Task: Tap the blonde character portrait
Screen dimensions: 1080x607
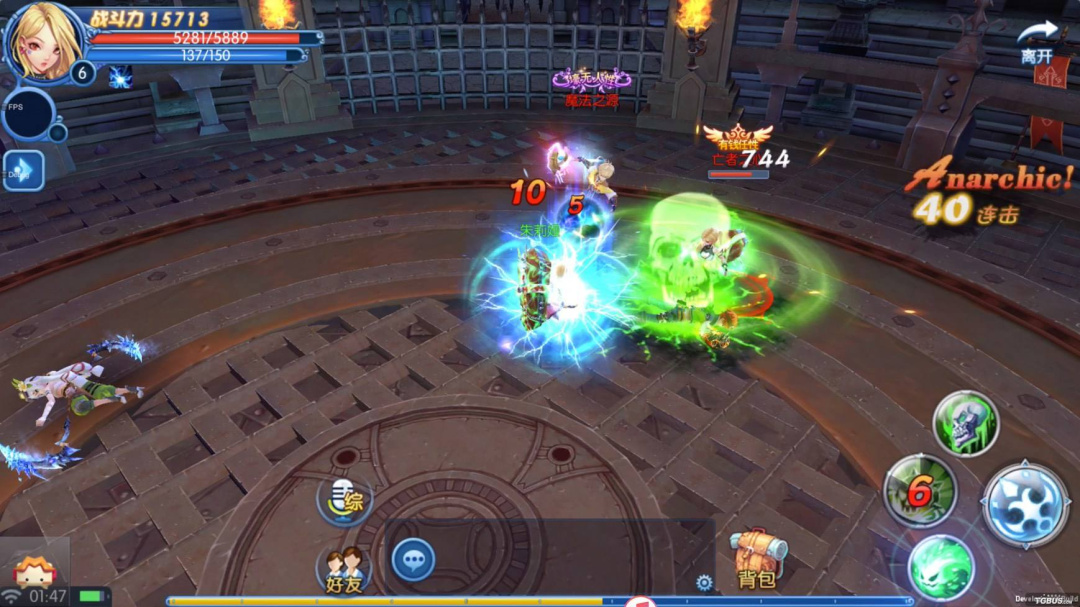Action: [x=42, y=42]
